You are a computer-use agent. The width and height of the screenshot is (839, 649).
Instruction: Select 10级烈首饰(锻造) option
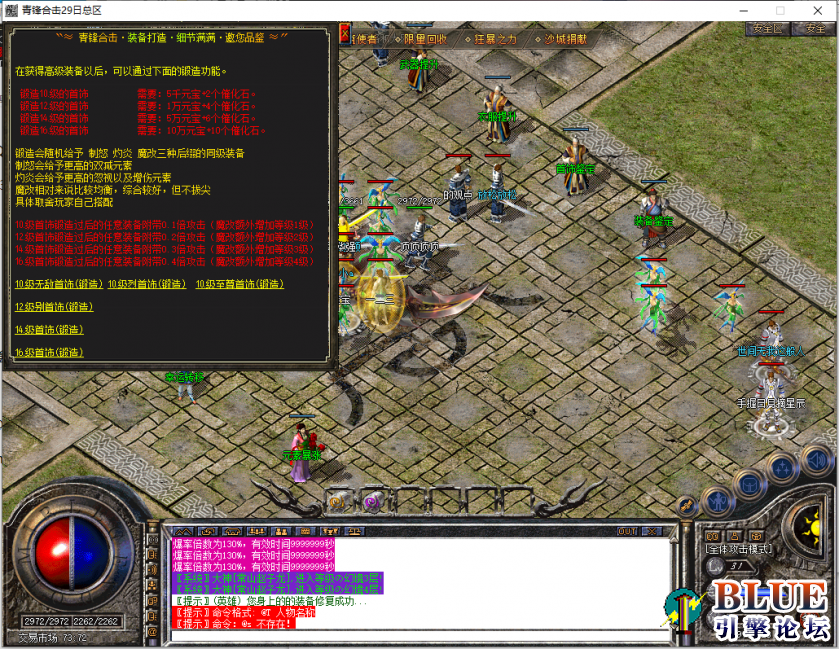coord(147,284)
